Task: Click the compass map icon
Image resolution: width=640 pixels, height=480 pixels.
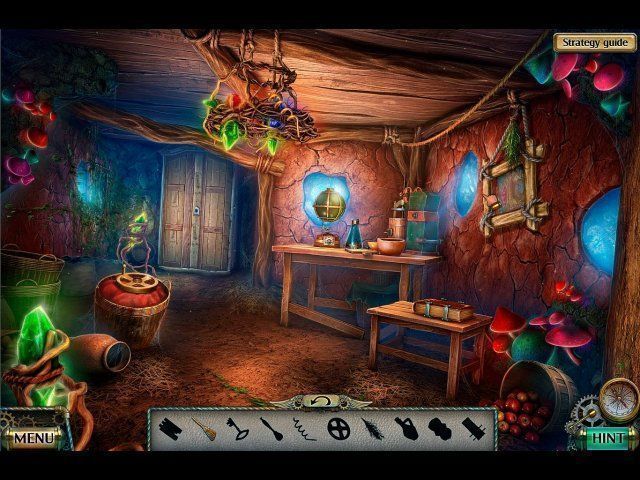Action: pyautogui.click(x=618, y=399)
